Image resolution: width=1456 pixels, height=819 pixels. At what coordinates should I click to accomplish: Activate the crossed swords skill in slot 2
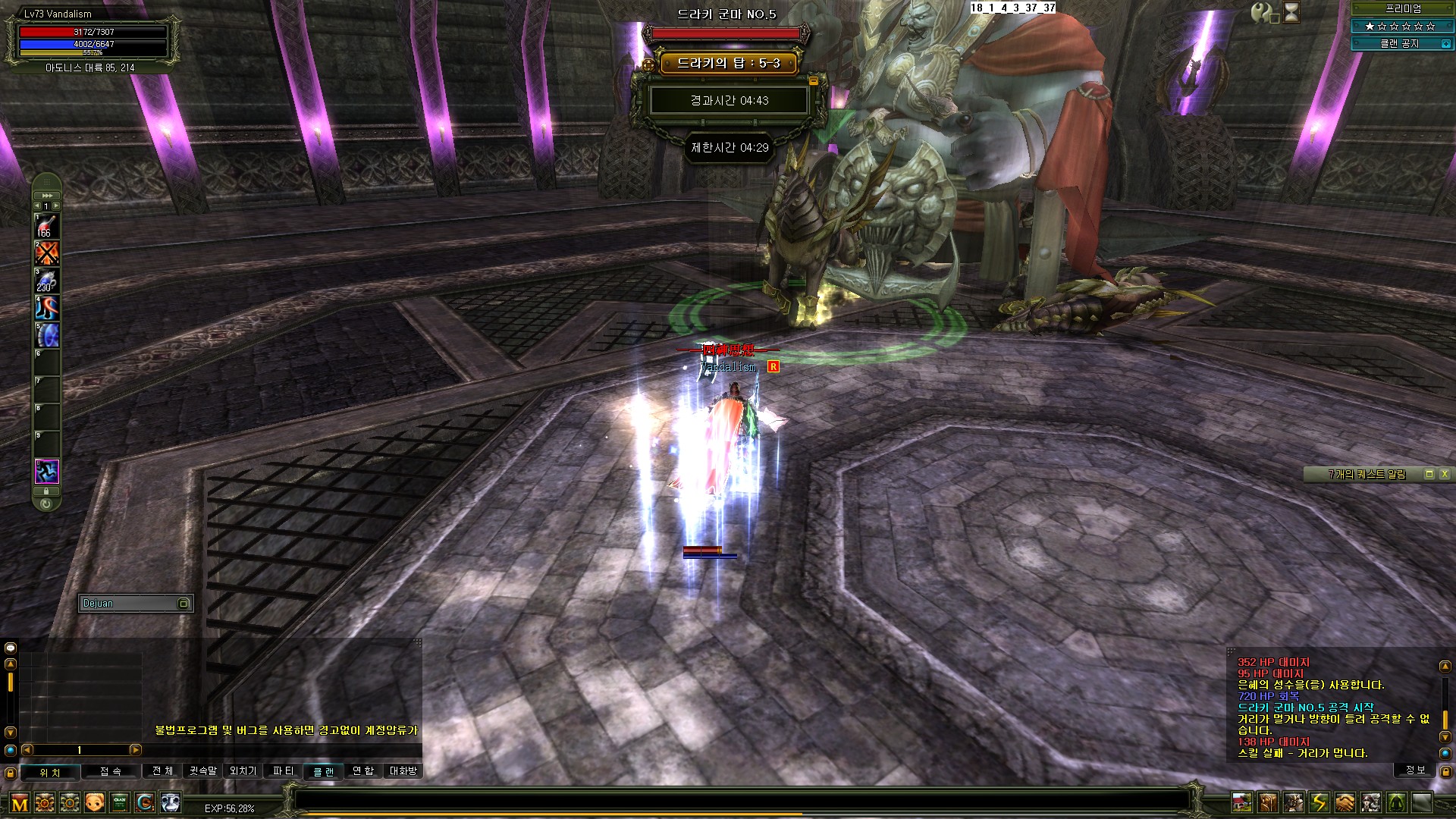point(46,253)
